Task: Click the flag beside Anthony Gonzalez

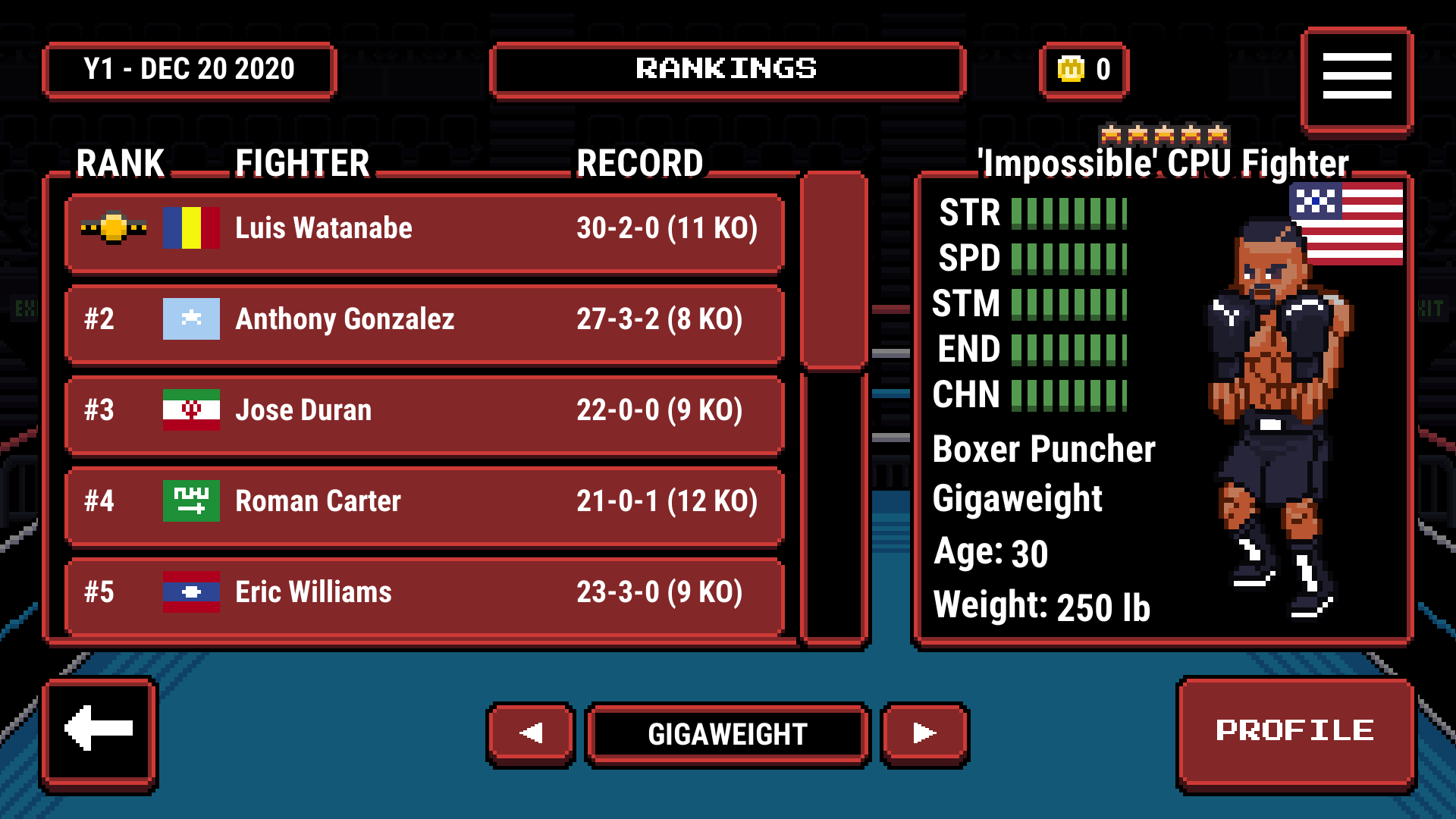Action: (x=190, y=319)
